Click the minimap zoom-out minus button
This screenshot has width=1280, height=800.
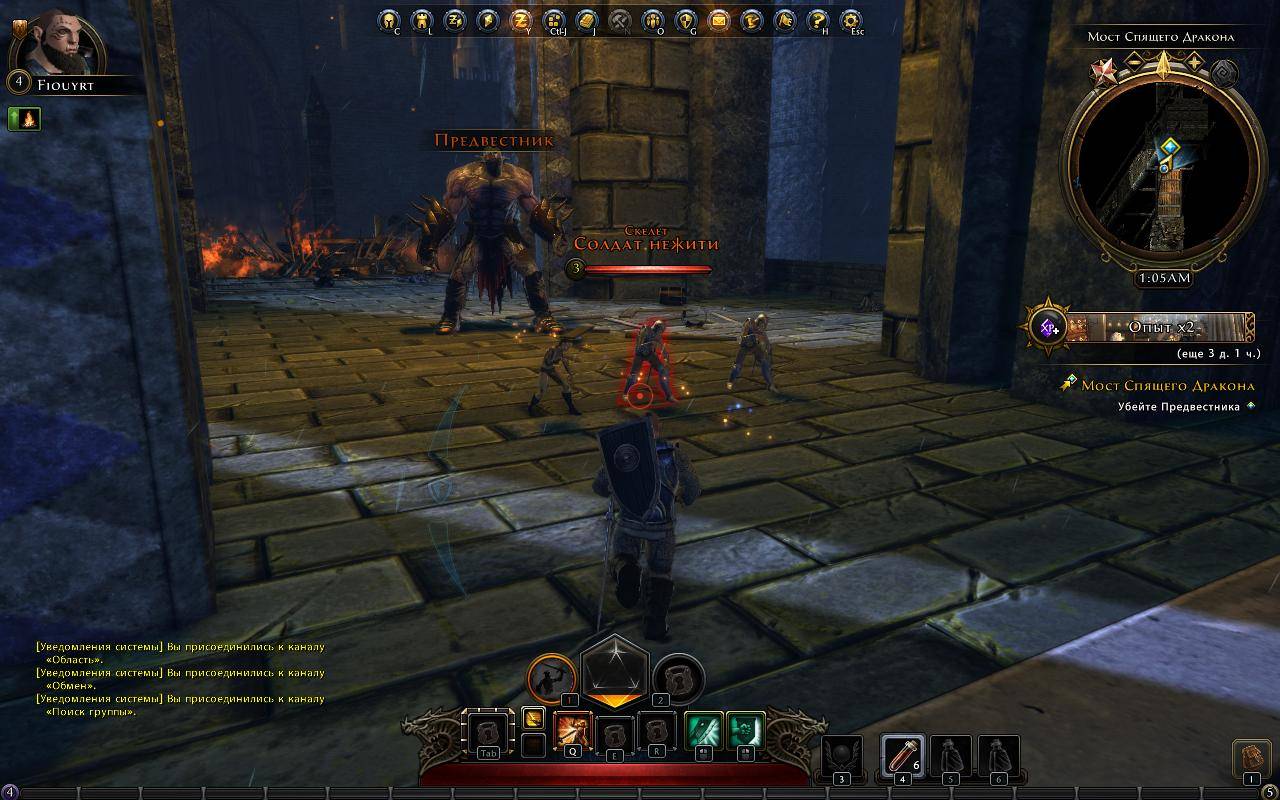tap(1134, 63)
